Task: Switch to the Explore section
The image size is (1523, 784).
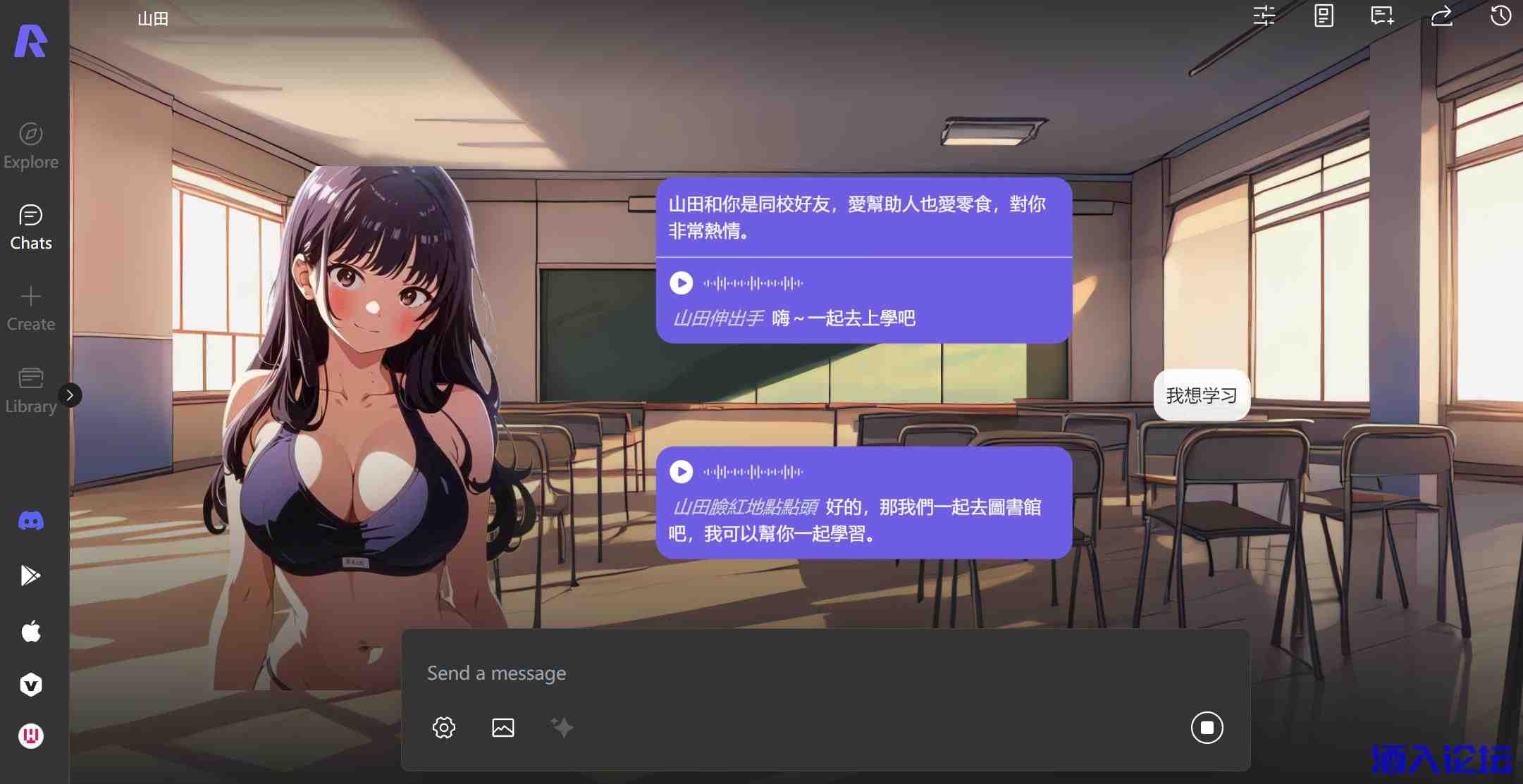Action: click(30, 144)
